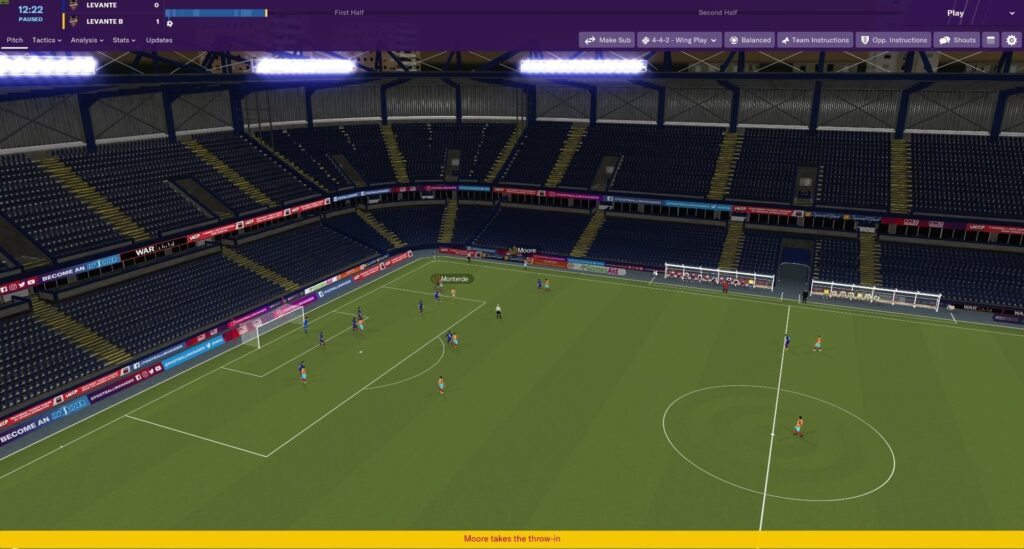Select the Levante team name in scoreboard

click(x=101, y=6)
